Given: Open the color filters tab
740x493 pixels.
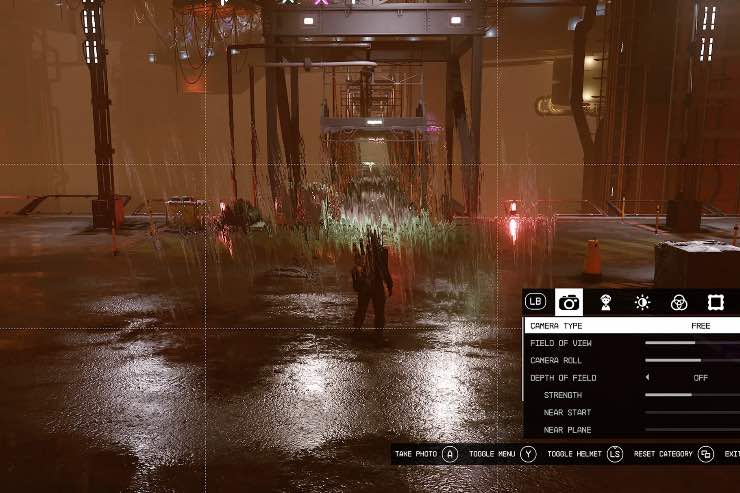Looking at the screenshot, I should (x=679, y=302).
